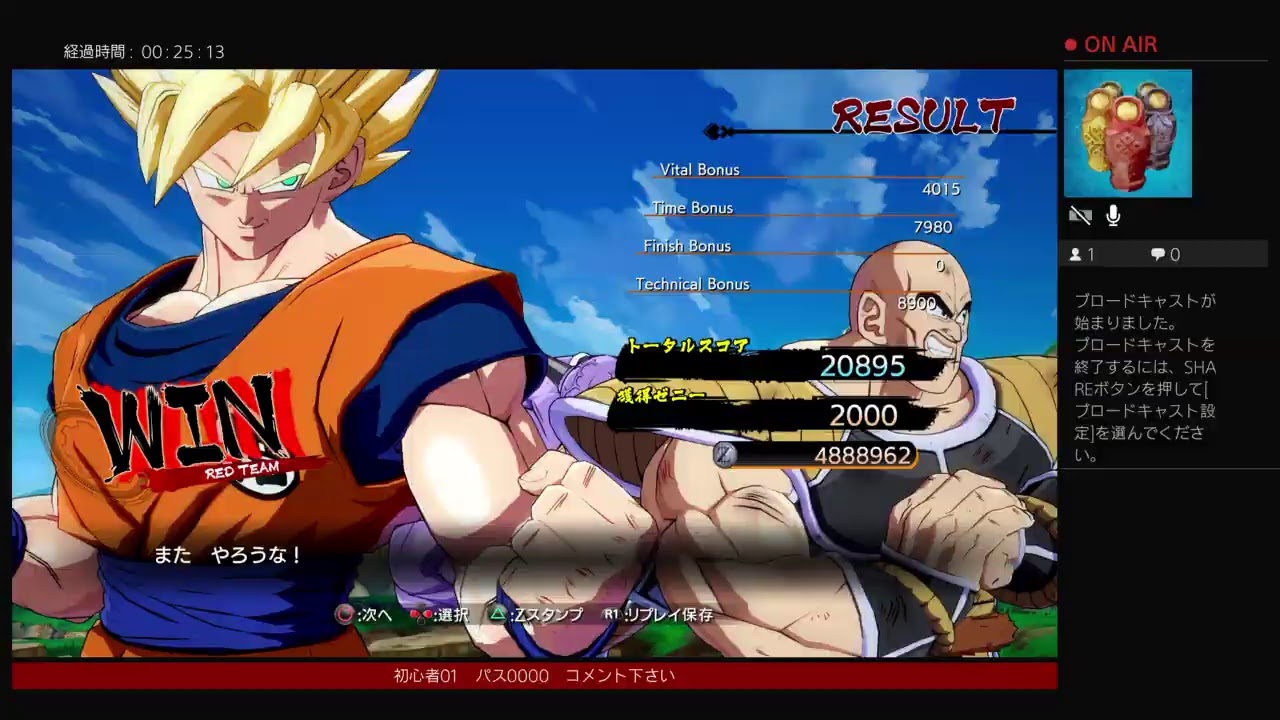Click the Zeni clock icon beside 4888962
The height and width of the screenshot is (720, 1280).
pyautogui.click(x=722, y=455)
